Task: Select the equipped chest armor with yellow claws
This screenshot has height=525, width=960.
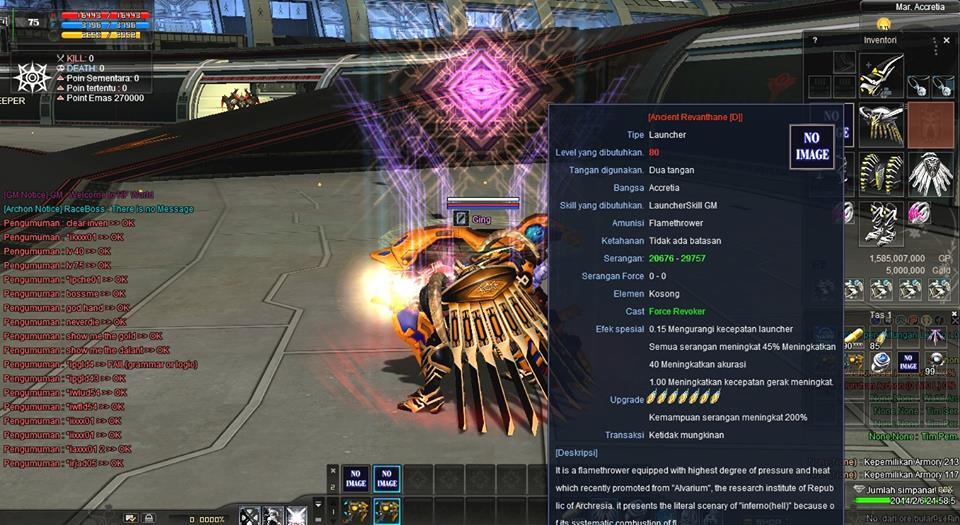Action: tap(881, 123)
